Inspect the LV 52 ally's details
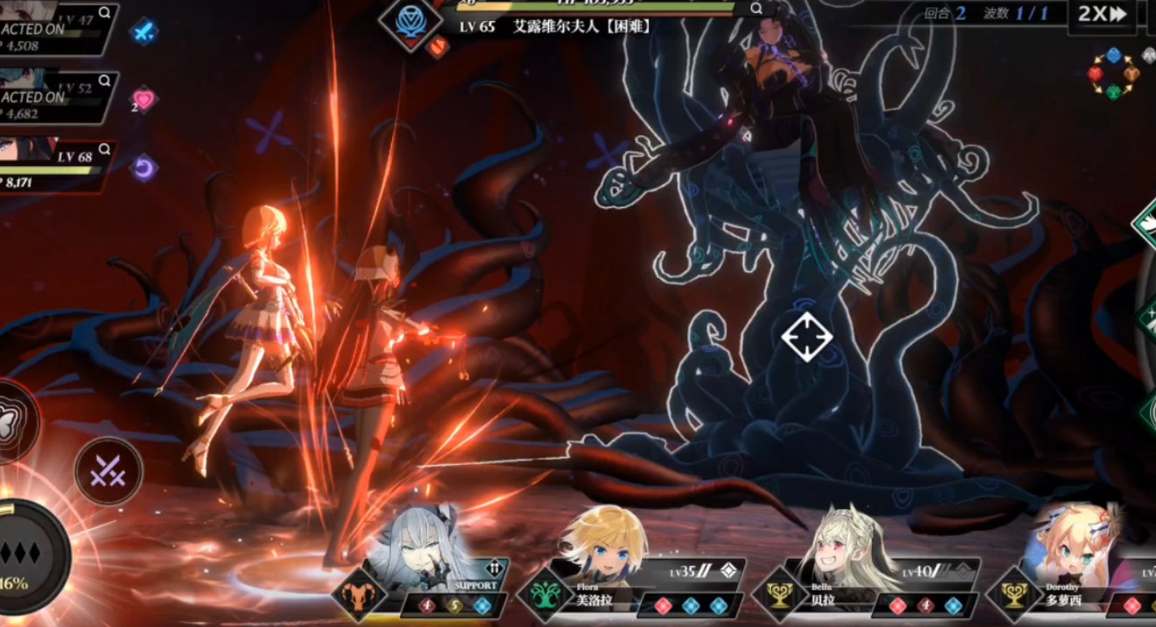Image resolution: width=1156 pixels, height=627 pixels. [104, 80]
